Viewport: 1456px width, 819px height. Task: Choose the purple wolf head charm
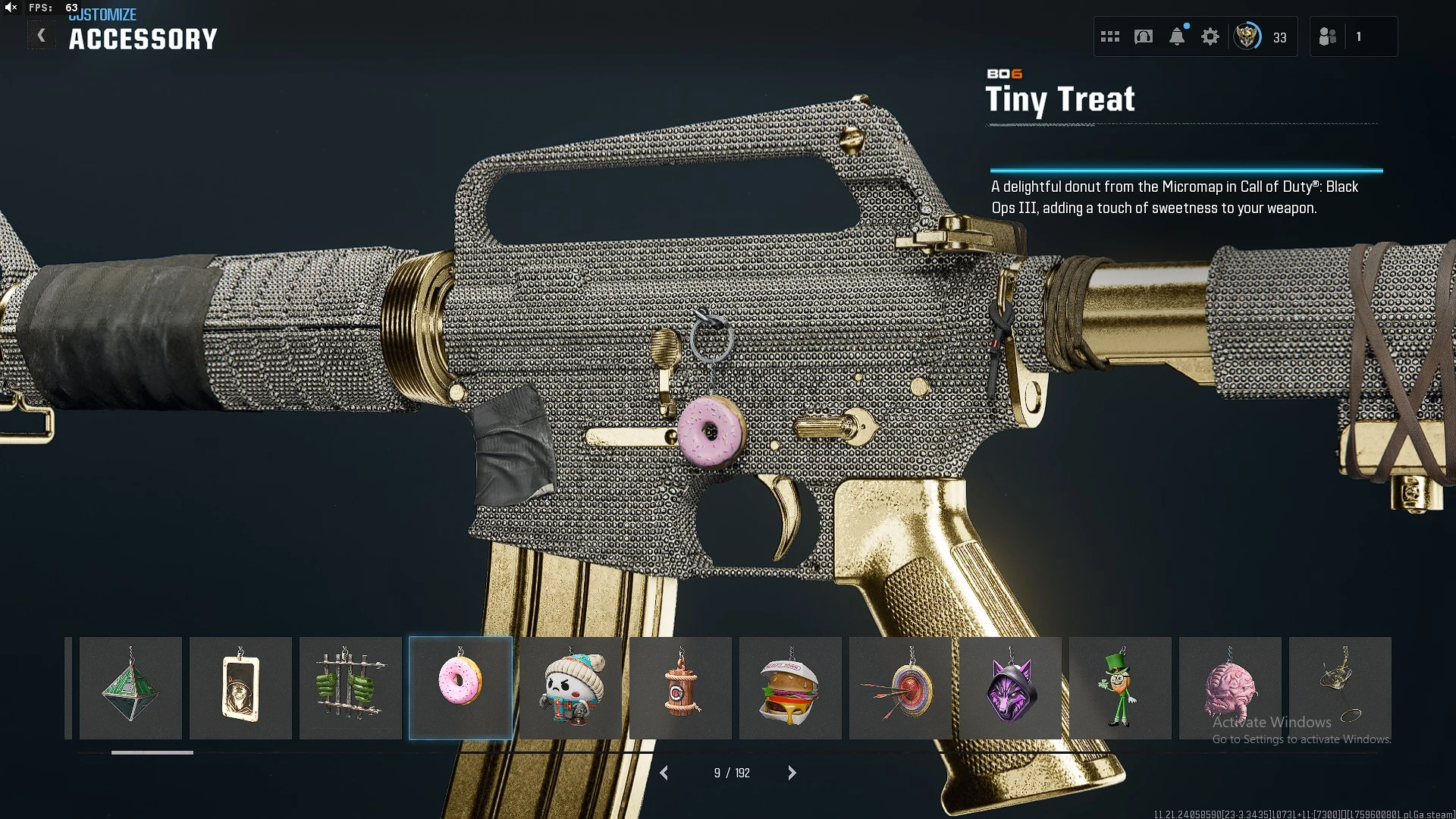click(1010, 688)
